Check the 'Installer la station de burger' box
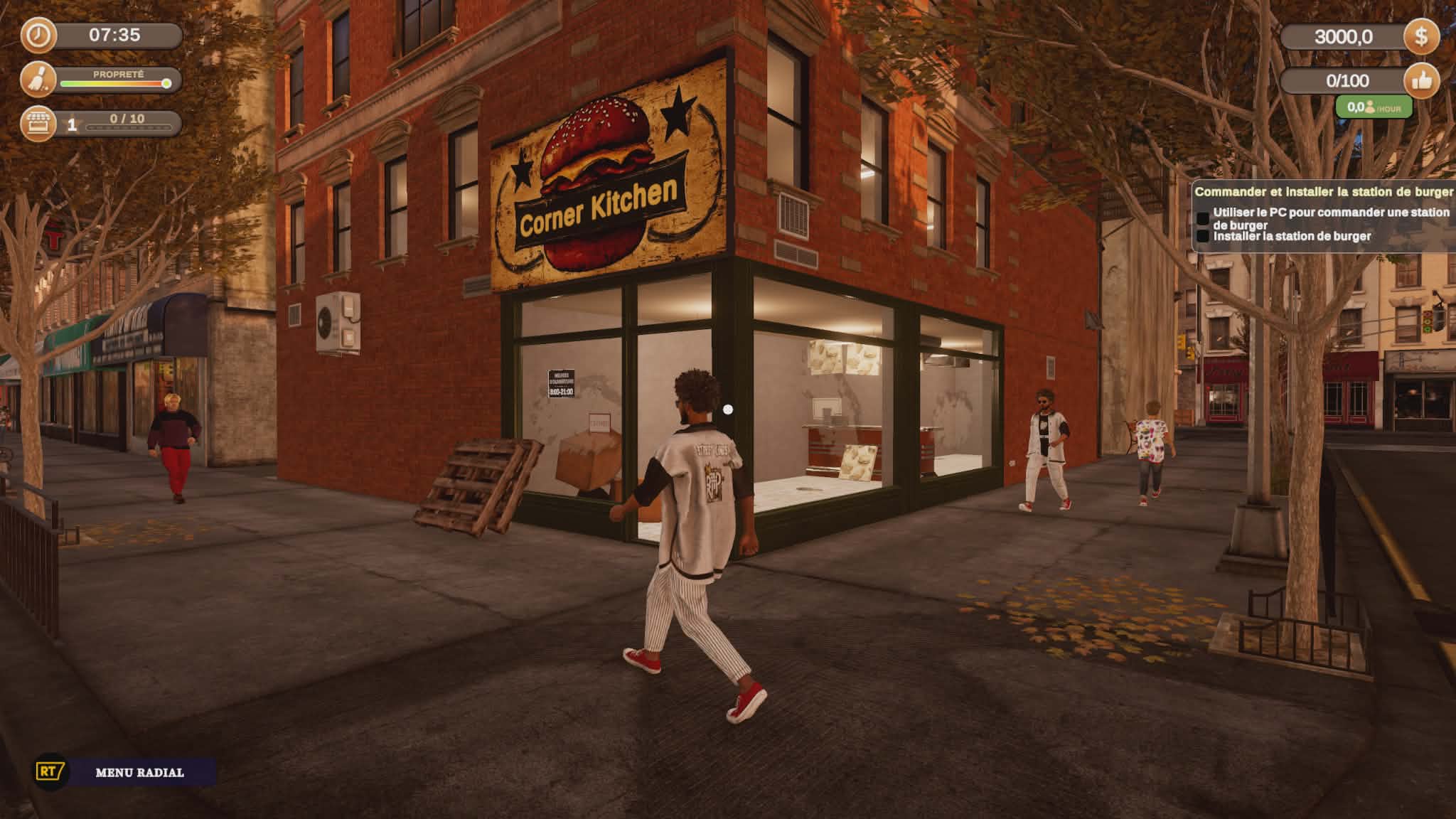This screenshot has height=819, width=1456. [x=1203, y=236]
